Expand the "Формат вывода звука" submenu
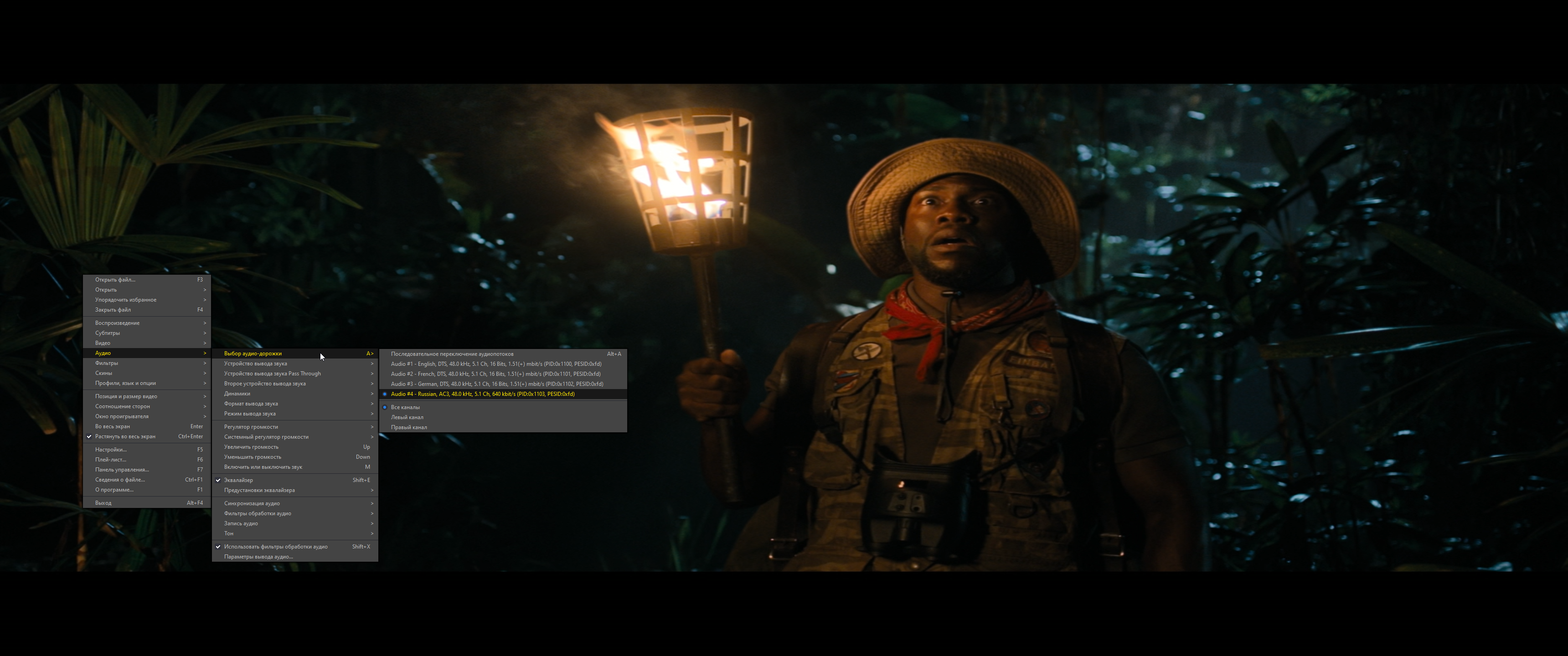 pyautogui.click(x=253, y=403)
